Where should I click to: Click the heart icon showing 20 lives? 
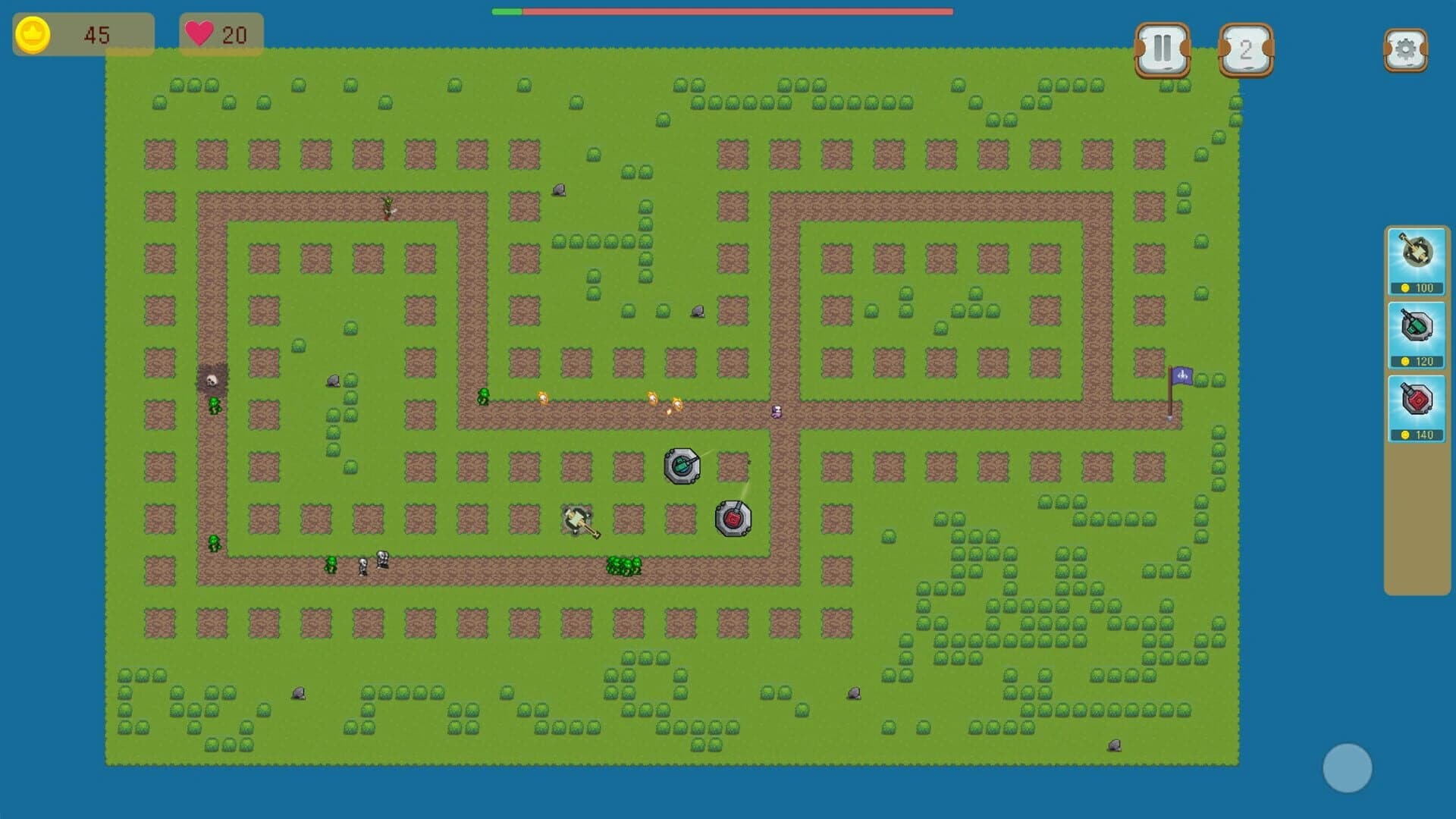tap(200, 33)
